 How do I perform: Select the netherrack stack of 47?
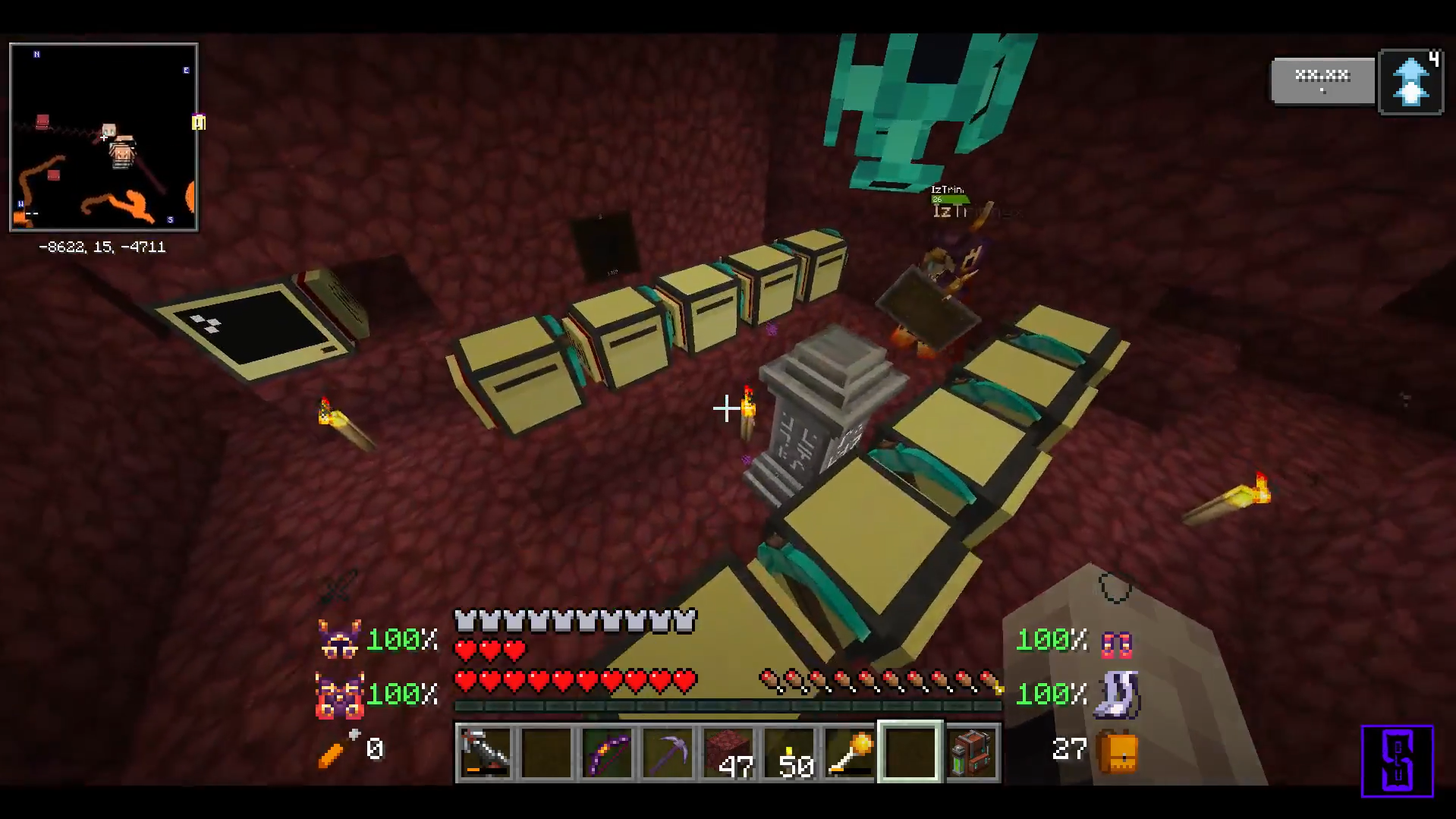pos(728,752)
